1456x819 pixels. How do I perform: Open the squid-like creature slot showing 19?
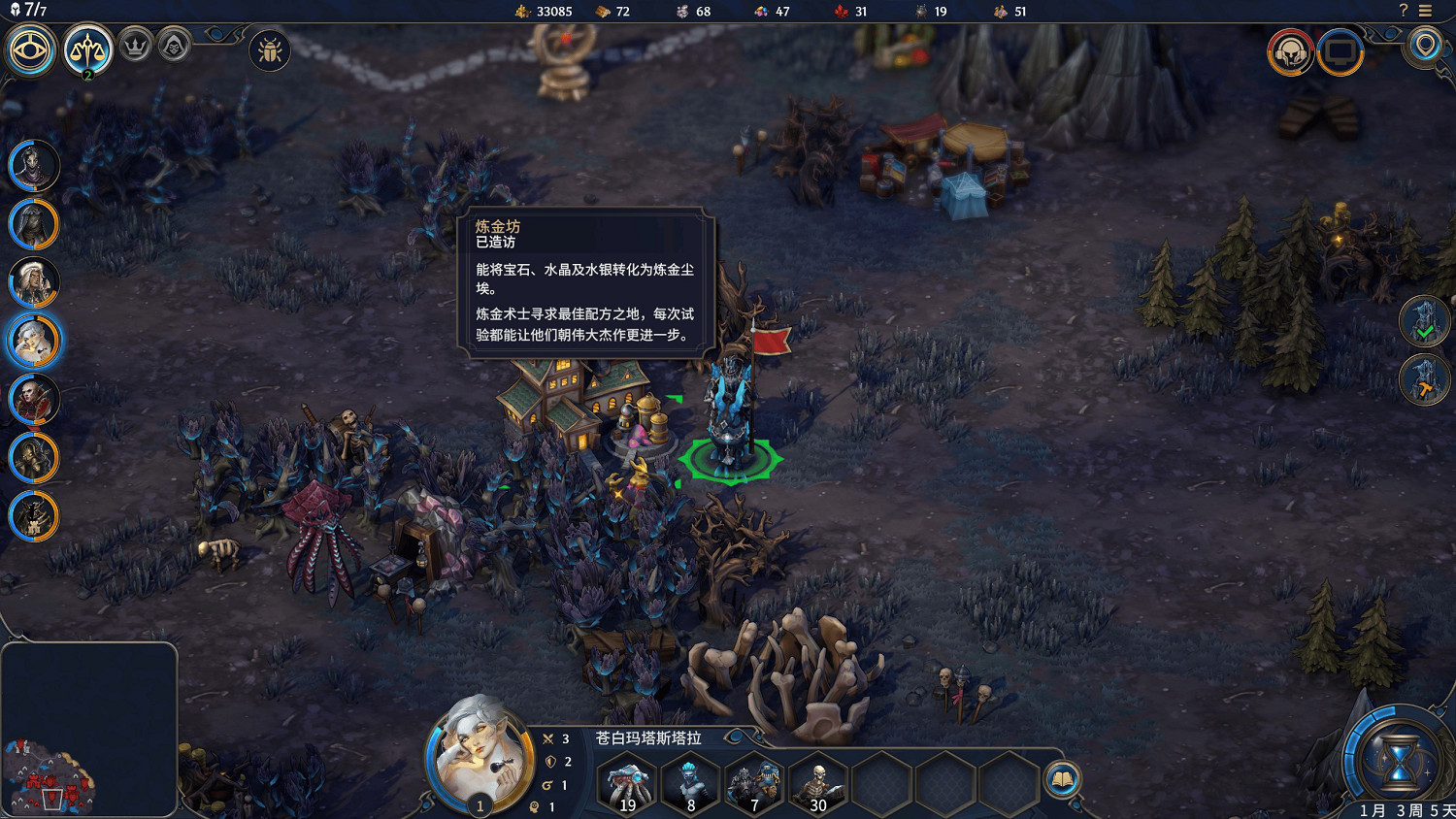(x=626, y=783)
